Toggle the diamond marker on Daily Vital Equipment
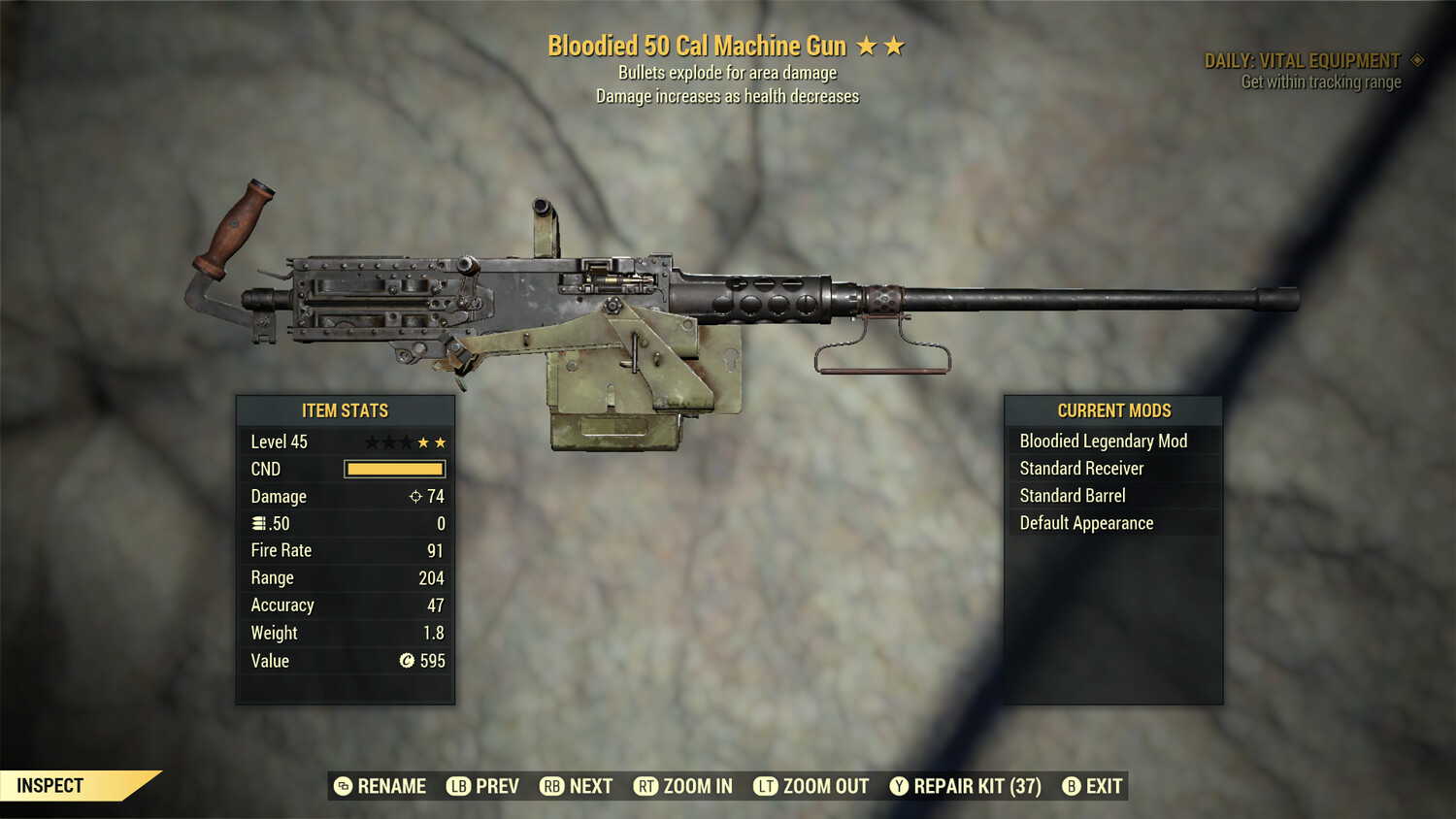 (x=1415, y=59)
